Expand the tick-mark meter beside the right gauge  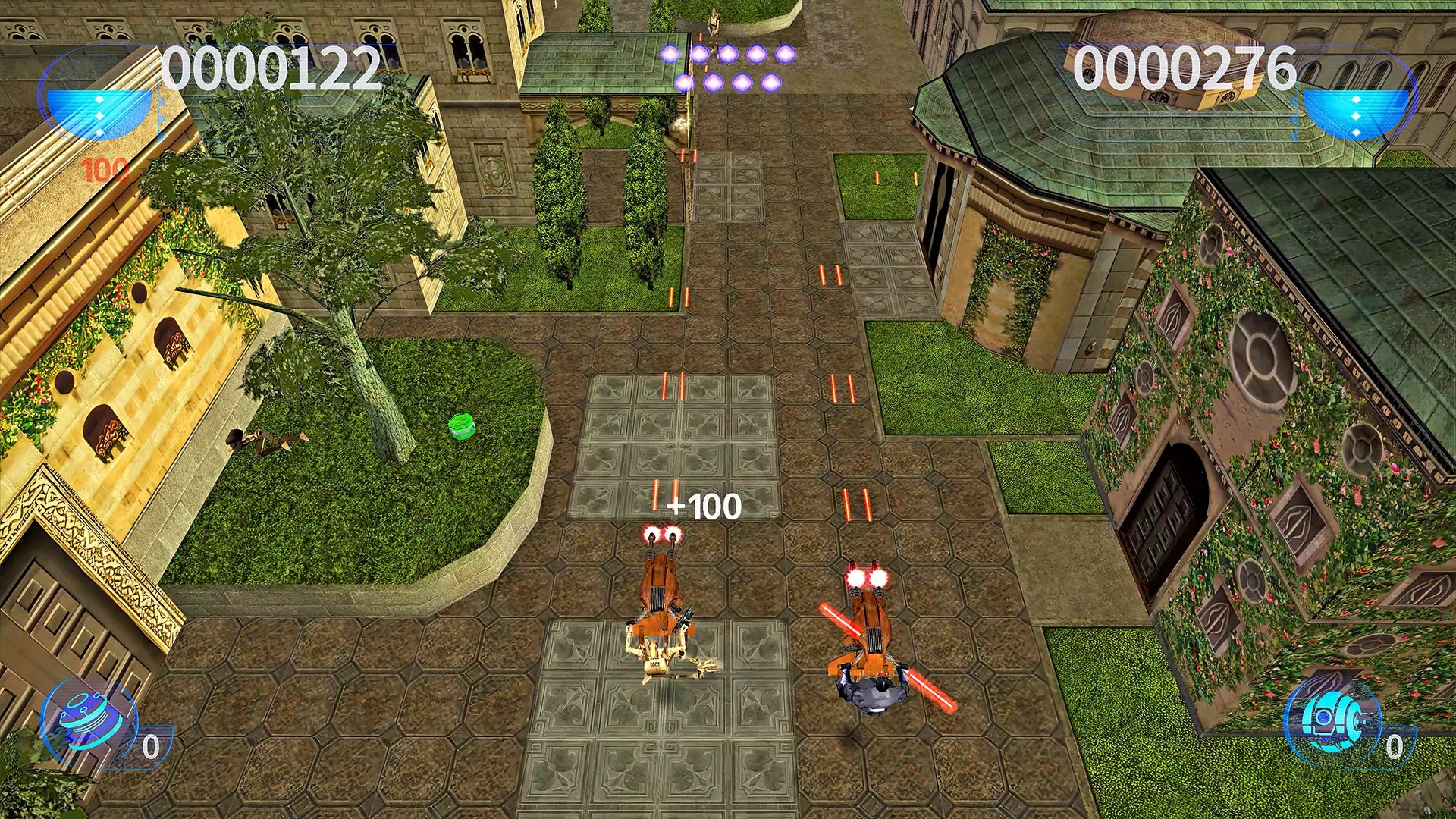(x=1296, y=114)
